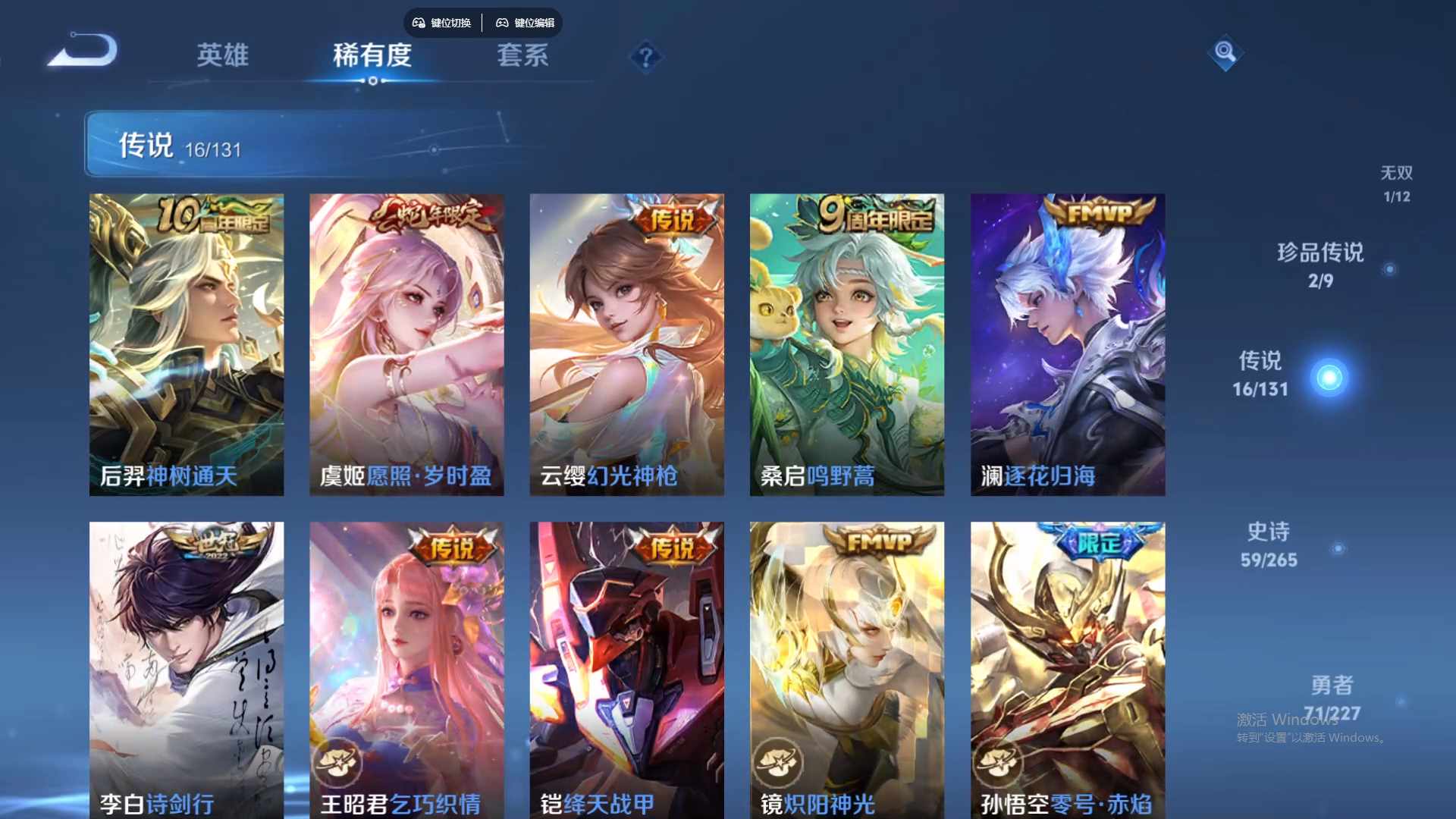This screenshot has width=1456, height=819.
Task: Open the 后羿神树通天 skin thumbnail
Action: (187, 343)
